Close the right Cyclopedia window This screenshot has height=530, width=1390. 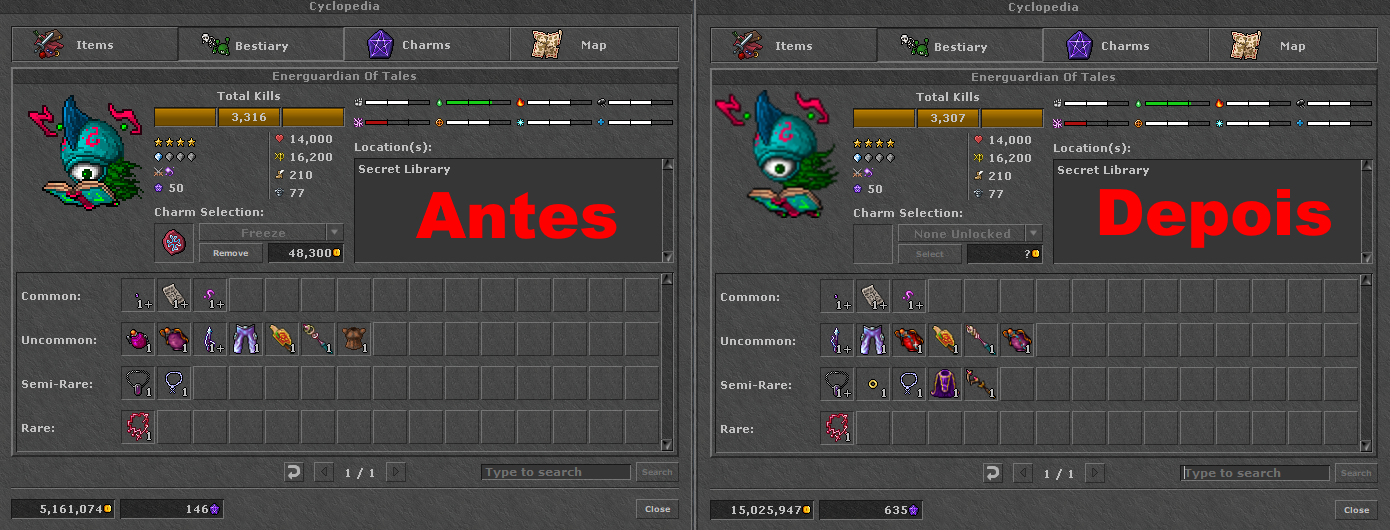[x=1356, y=510]
